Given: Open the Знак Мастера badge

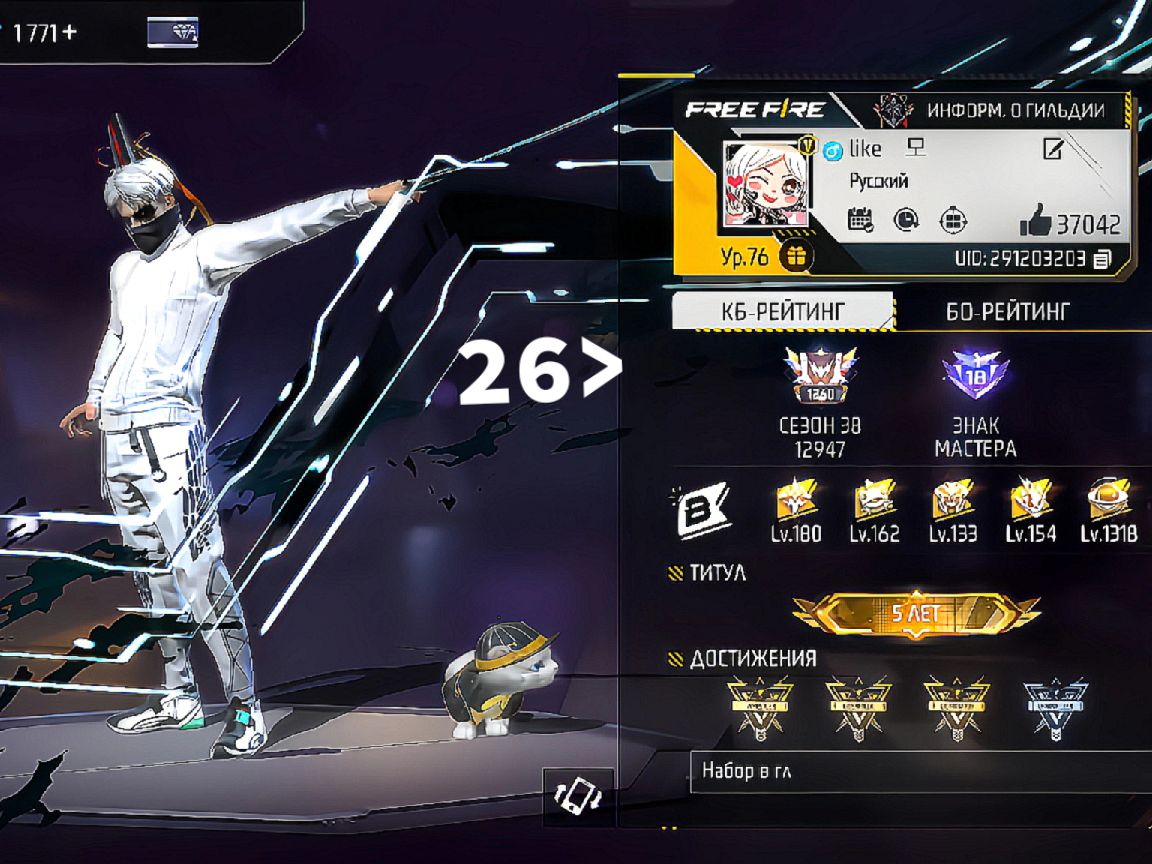Looking at the screenshot, I should click(975, 375).
